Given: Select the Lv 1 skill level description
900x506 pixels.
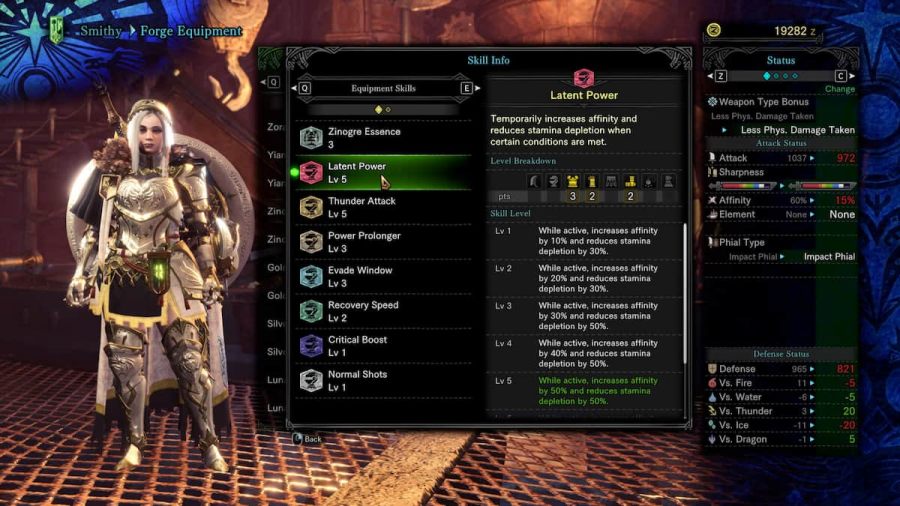Looking at the screenshot, I should tap(585, 241).
